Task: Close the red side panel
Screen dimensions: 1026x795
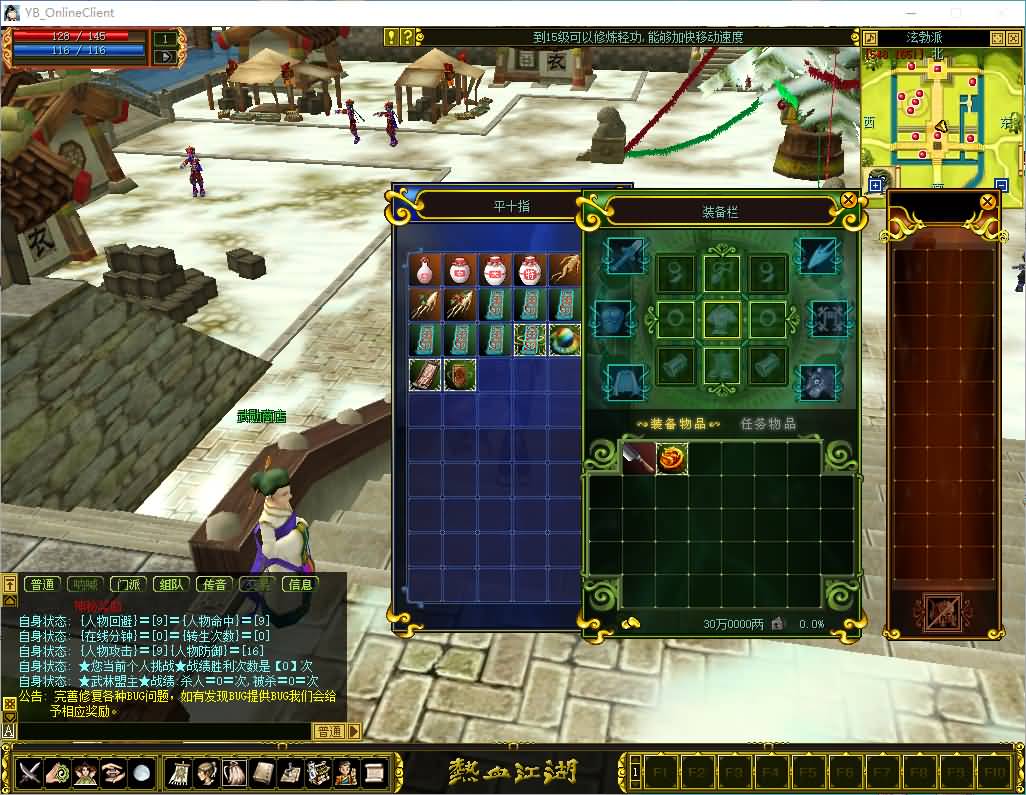Action: coord(987,202)
